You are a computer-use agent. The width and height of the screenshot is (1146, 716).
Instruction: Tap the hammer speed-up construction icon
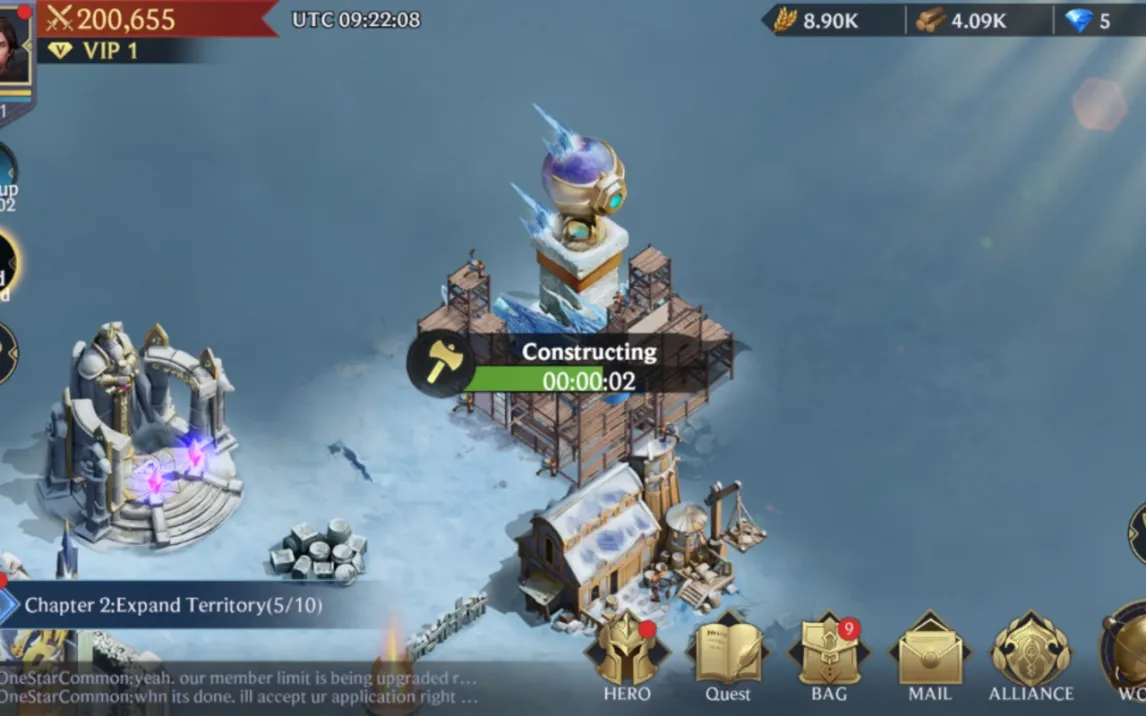pos(440,364)
